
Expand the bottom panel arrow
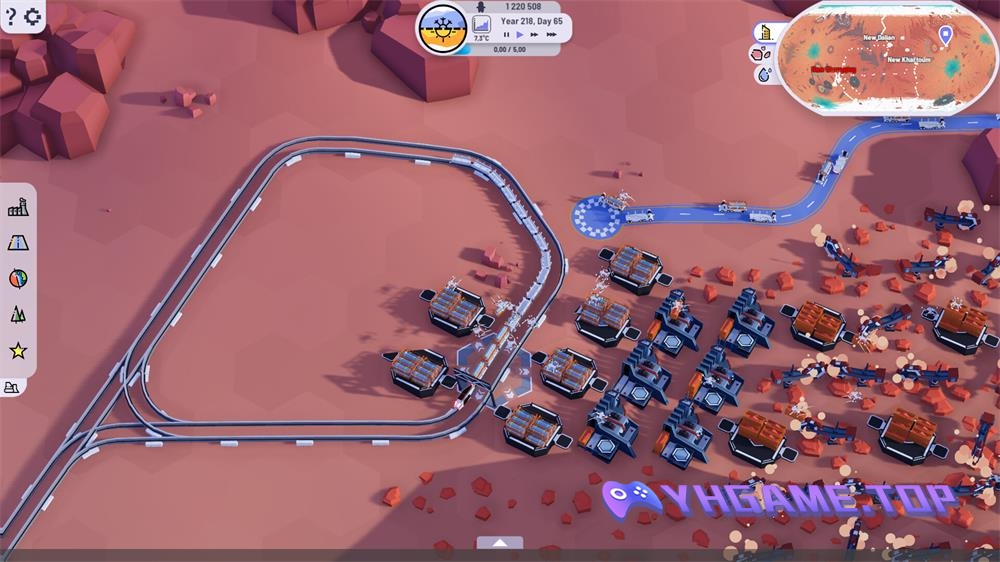[x=500, y=543]
